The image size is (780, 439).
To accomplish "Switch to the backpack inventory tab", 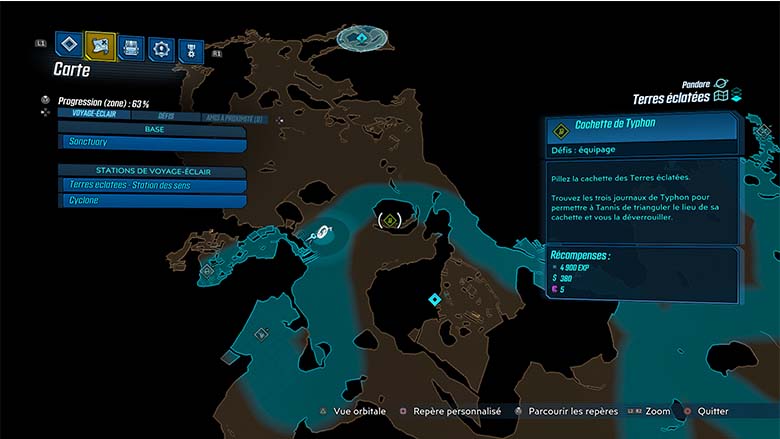I will point(131,47).
